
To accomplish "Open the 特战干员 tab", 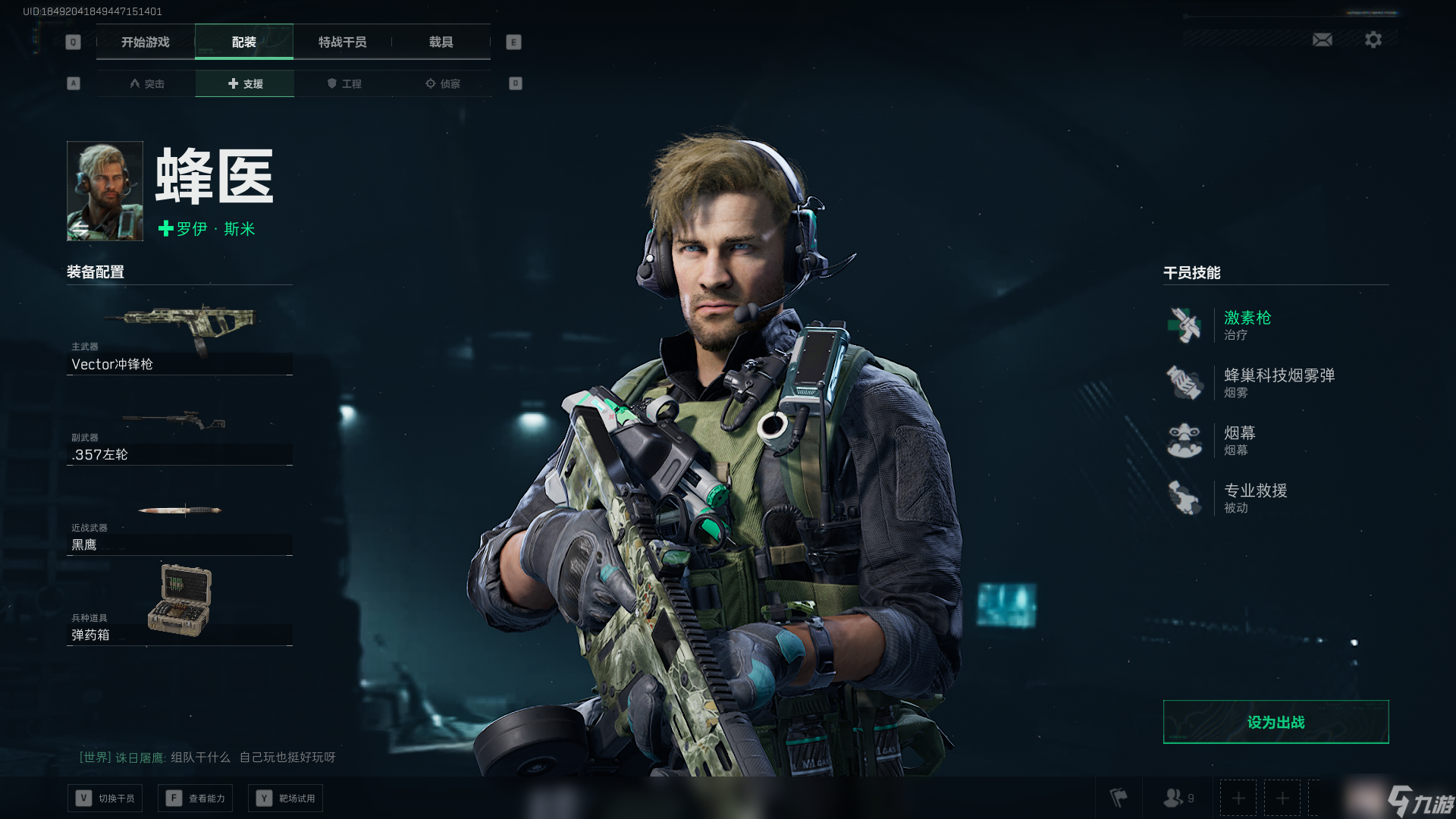I will (x=342, y=42).
